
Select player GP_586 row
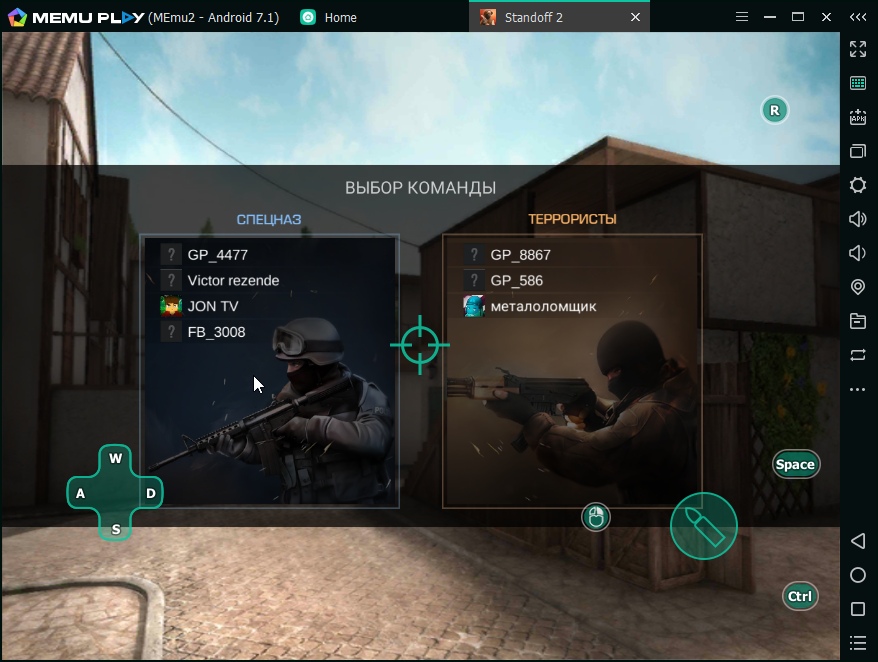point(516,281)
